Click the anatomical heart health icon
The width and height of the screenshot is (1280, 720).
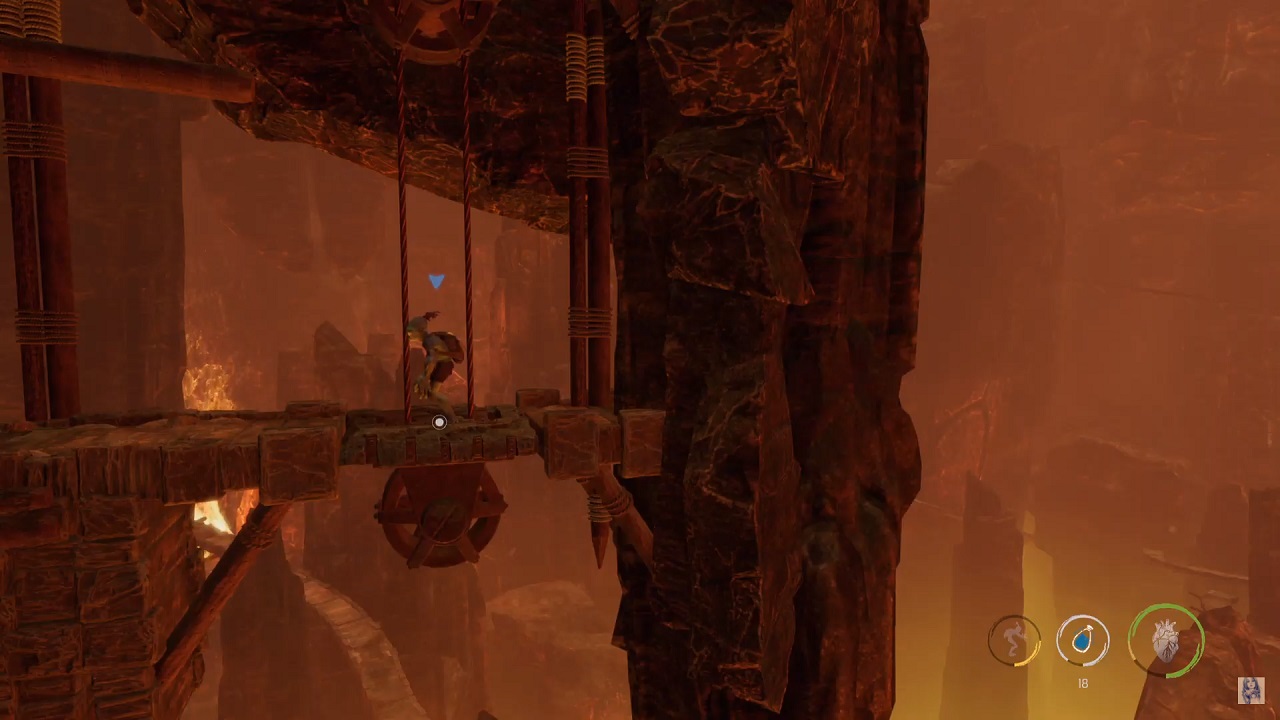(x=1166, y=640)
